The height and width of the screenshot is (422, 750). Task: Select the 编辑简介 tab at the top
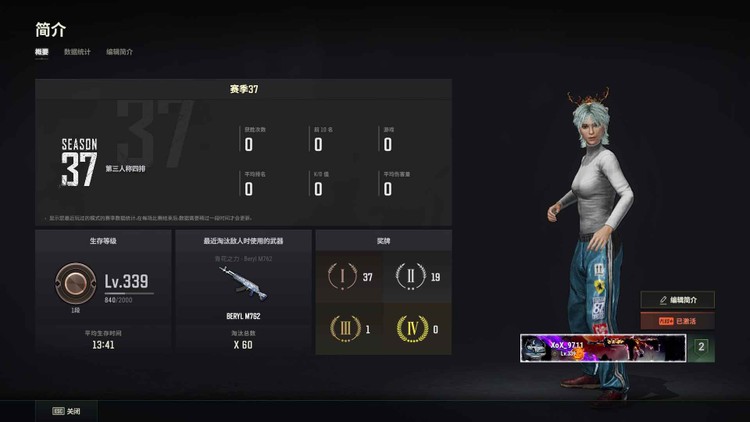tap(119, 51)
